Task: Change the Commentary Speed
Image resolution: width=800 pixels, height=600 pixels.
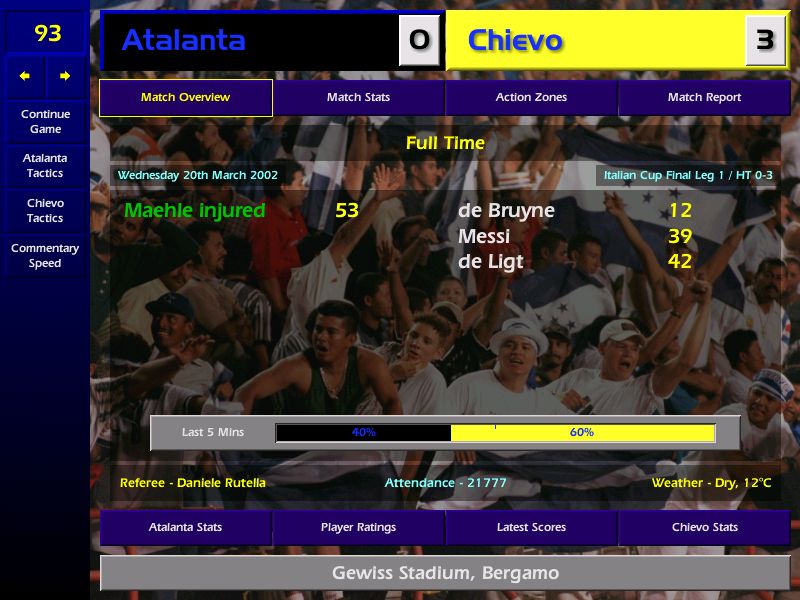Action: pos(45,255)
